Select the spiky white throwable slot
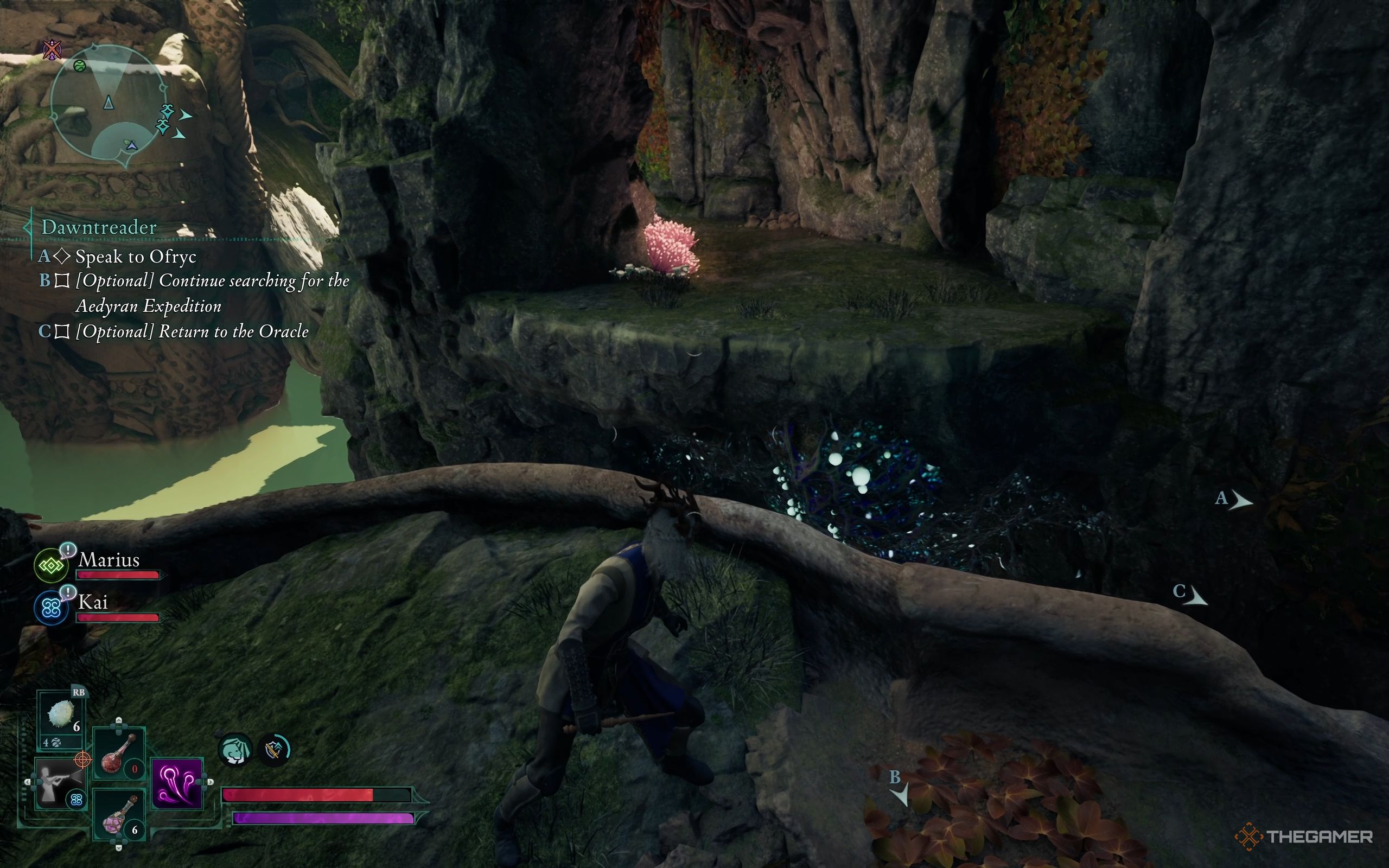Viewport: 1389px width, 868px height. [x=61, y=714]
